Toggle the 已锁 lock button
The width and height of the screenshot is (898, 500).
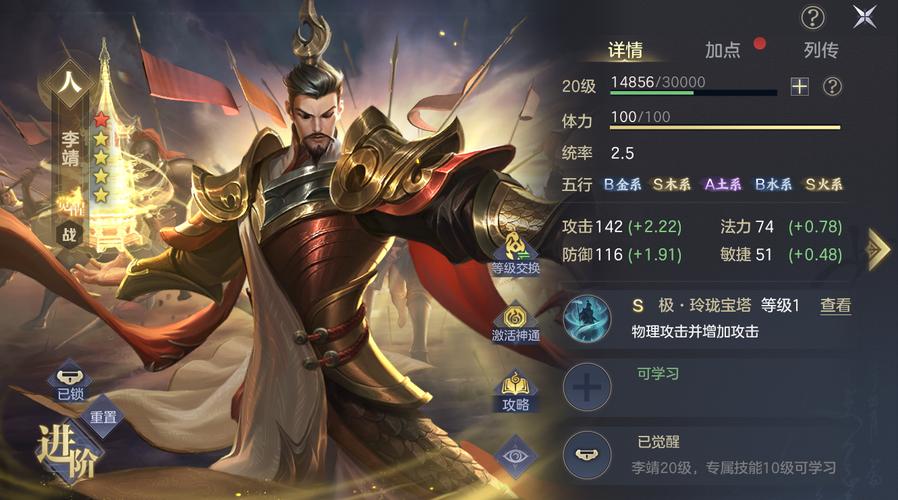70,385
